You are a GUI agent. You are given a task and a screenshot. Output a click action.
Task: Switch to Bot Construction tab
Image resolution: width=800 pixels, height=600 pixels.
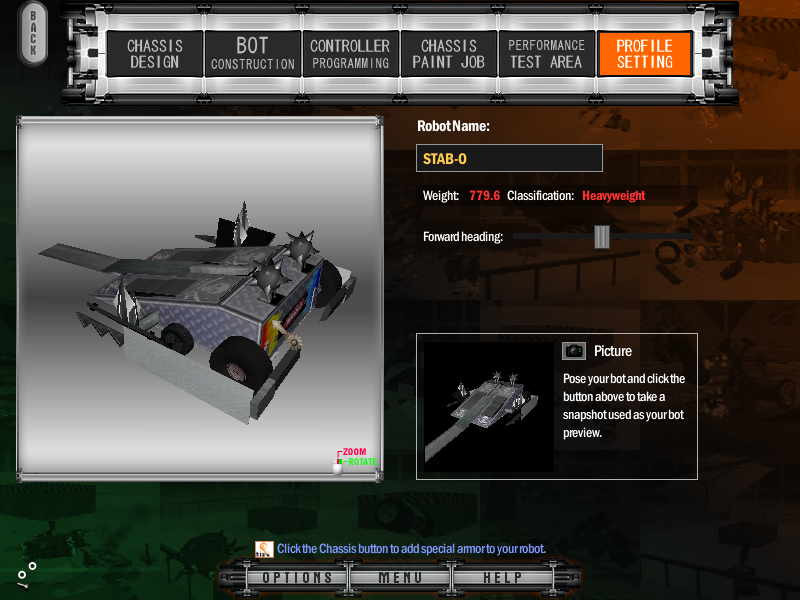pos(252,54)
